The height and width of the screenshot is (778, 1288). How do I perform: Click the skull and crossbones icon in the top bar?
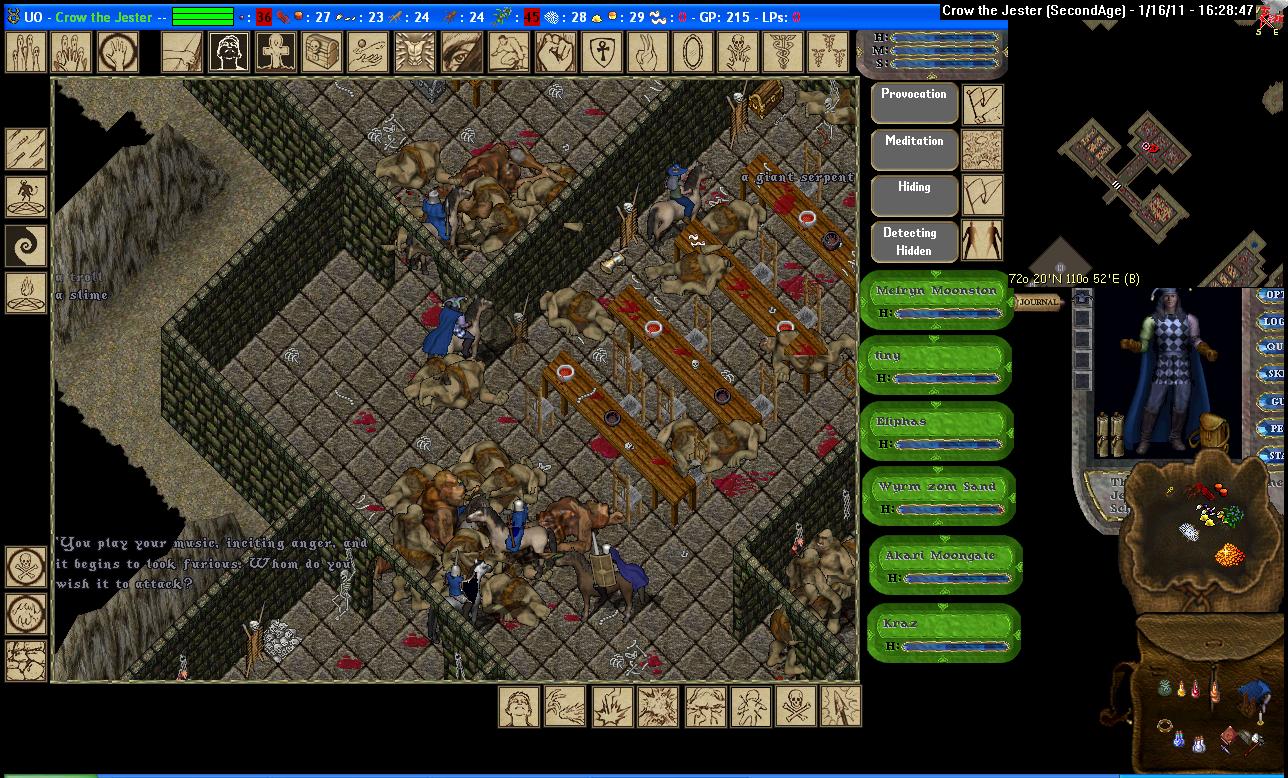(x=736, y=52)
